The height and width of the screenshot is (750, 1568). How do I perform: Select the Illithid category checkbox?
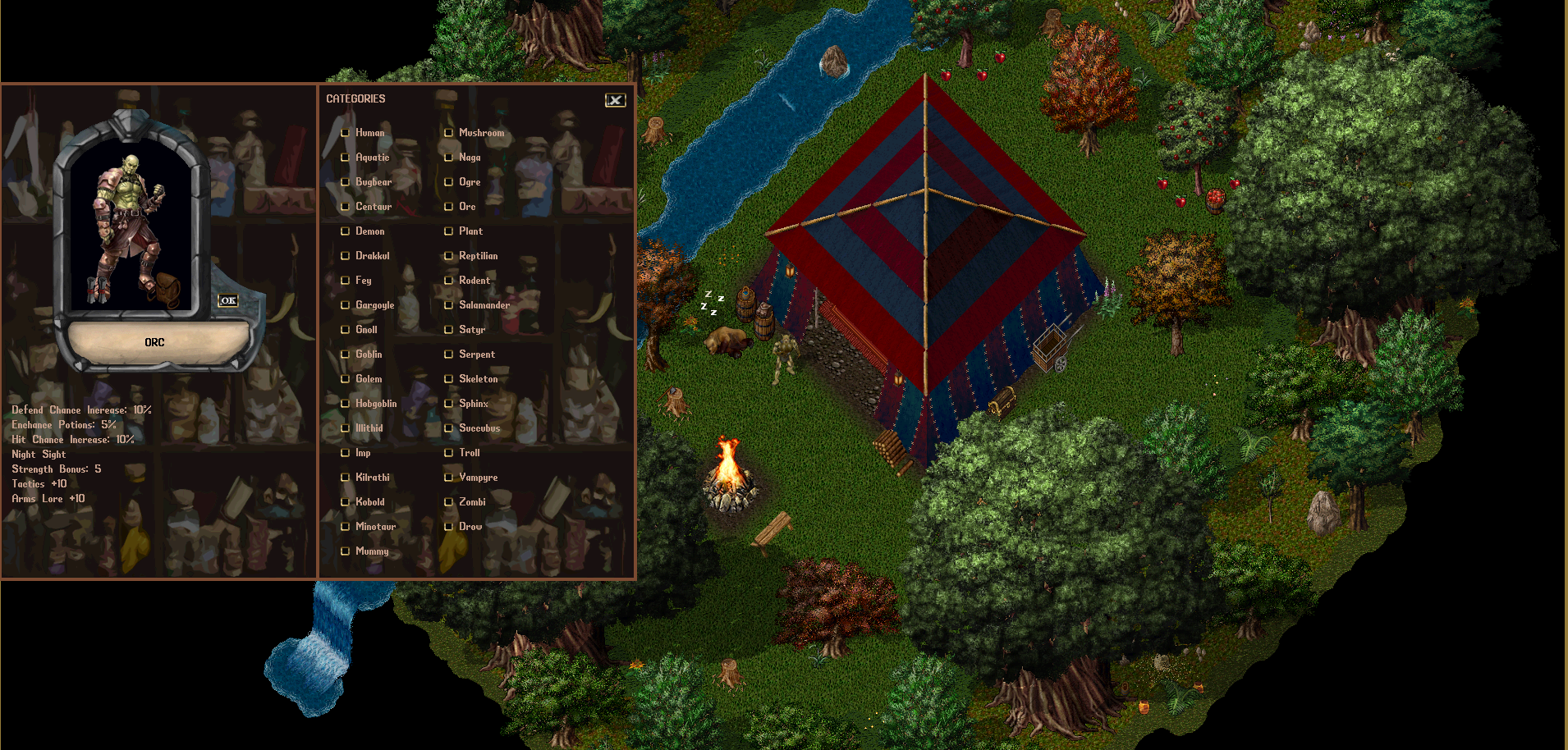click(345, 428)
